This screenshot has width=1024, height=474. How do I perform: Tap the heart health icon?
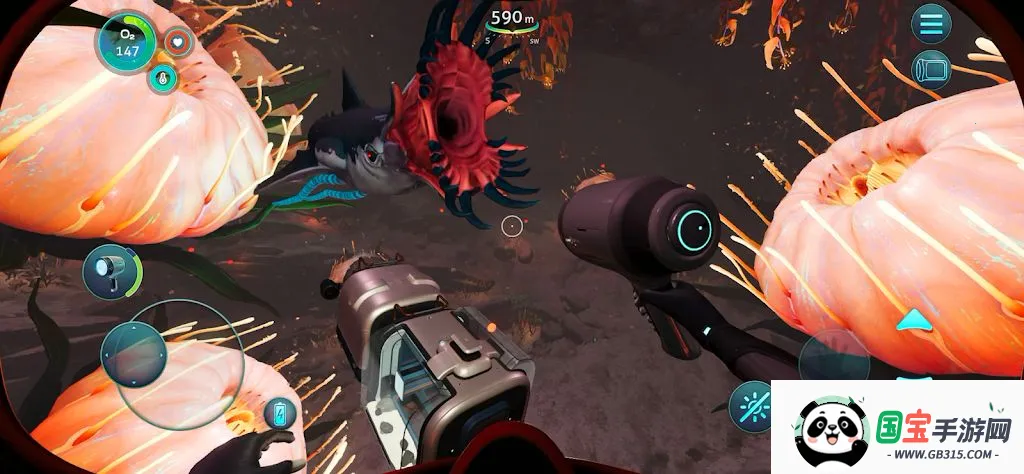[x=179, y=42]
